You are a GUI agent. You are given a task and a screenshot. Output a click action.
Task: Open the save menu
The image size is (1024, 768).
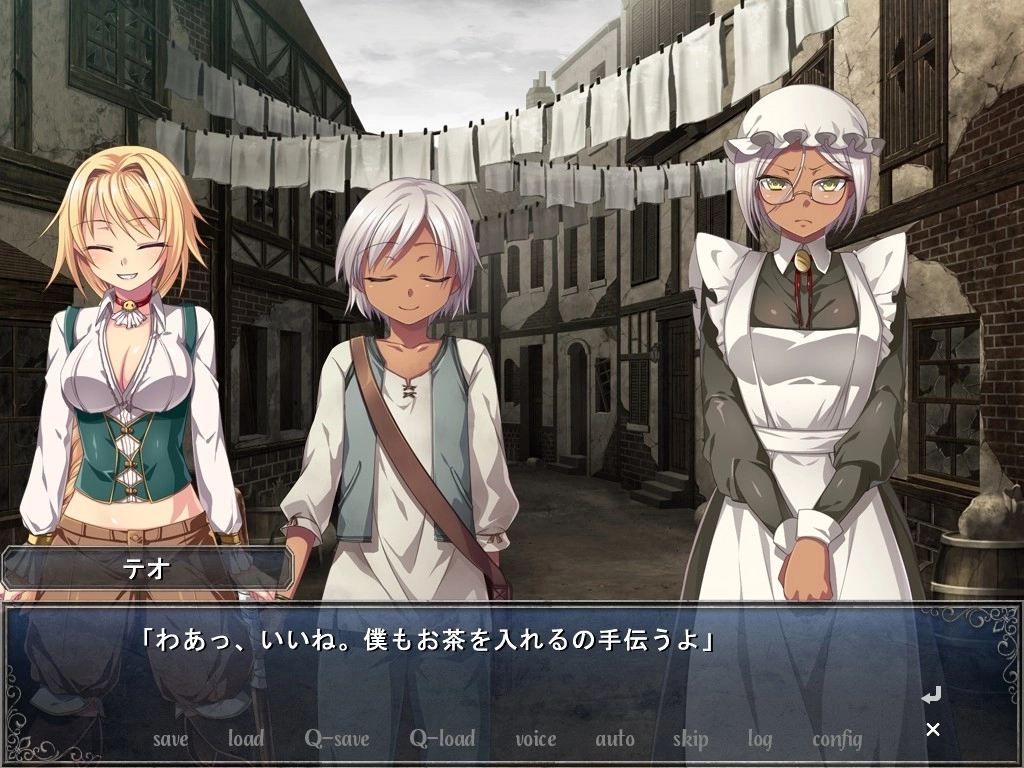[x=170, y=739]
